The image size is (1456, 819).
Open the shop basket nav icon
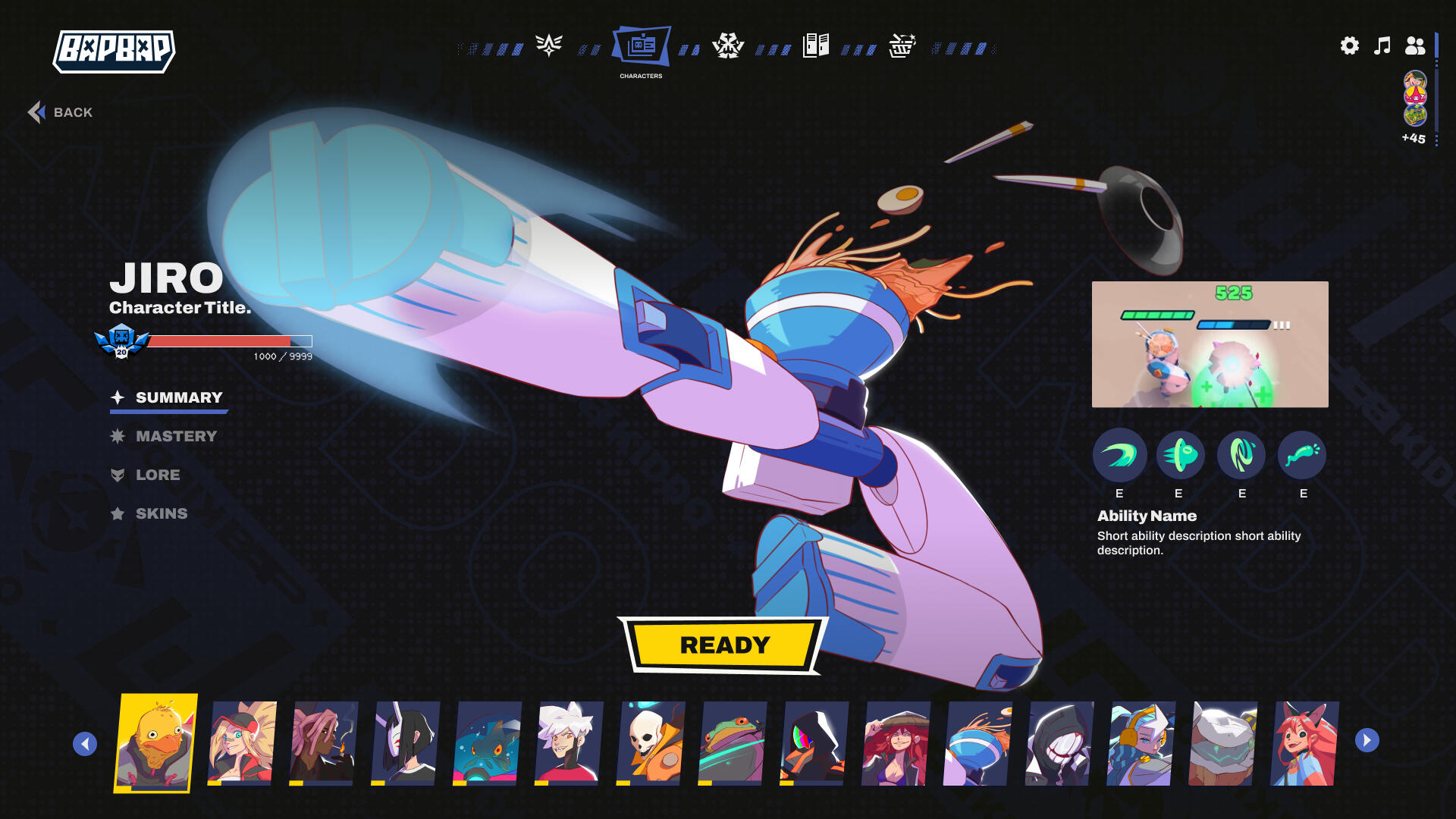(x=902, y=46)
